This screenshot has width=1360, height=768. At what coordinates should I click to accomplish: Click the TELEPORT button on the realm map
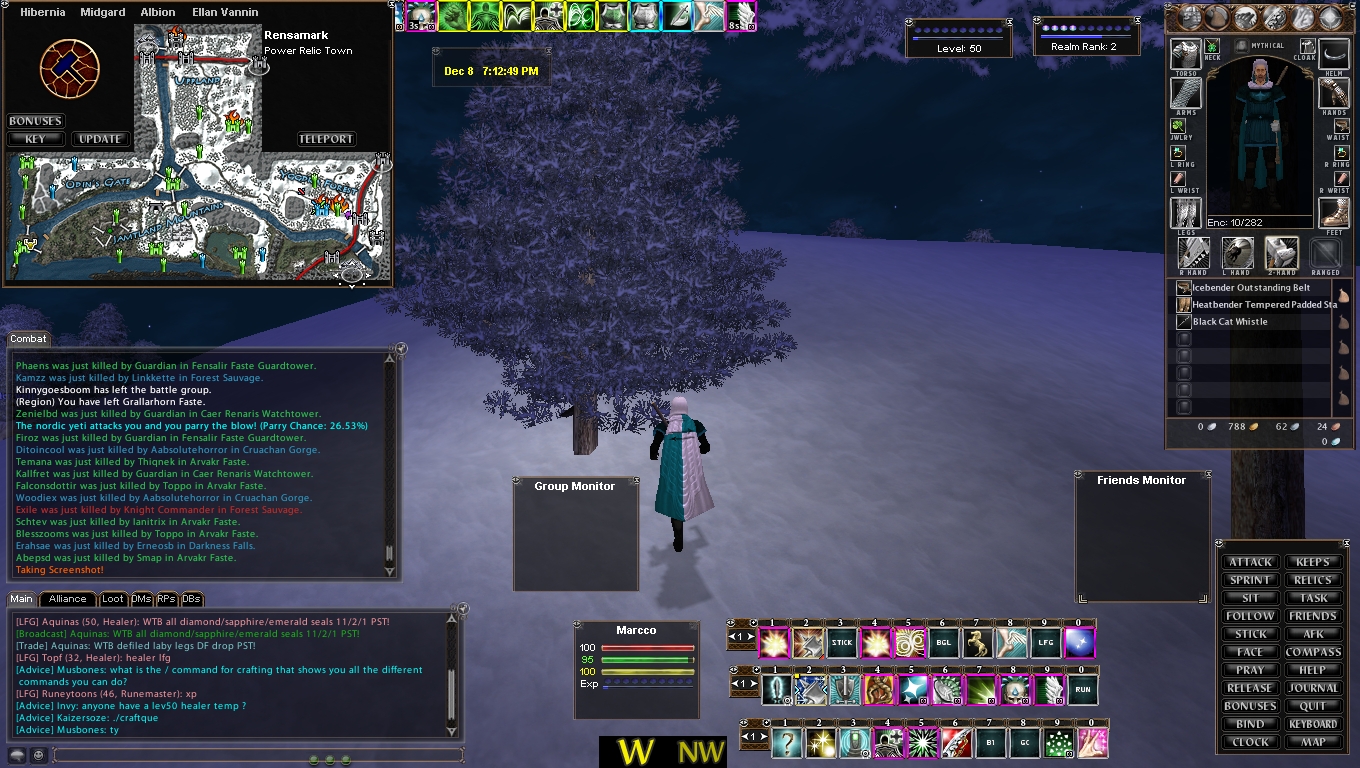coord(326,139)
